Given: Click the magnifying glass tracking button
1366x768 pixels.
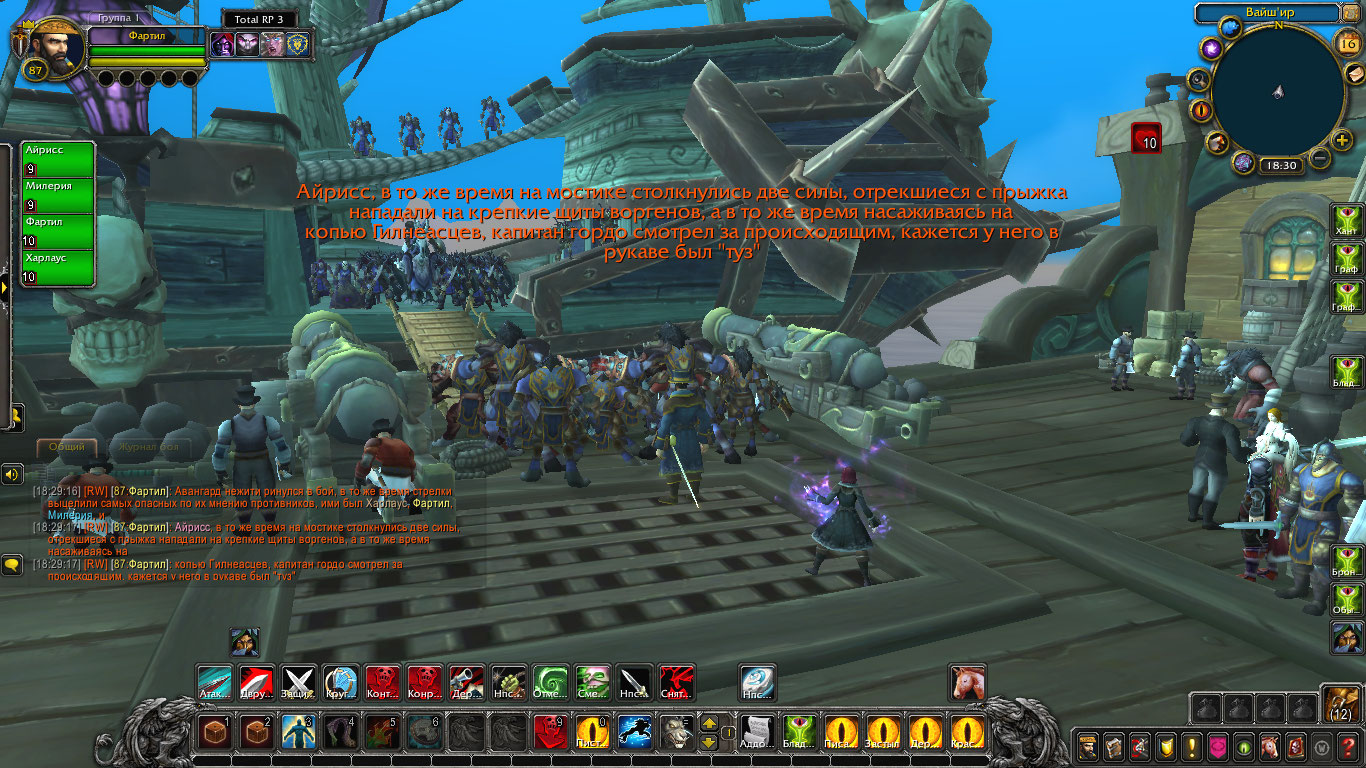Looking at the screenshot, I should pos(1199,79).
